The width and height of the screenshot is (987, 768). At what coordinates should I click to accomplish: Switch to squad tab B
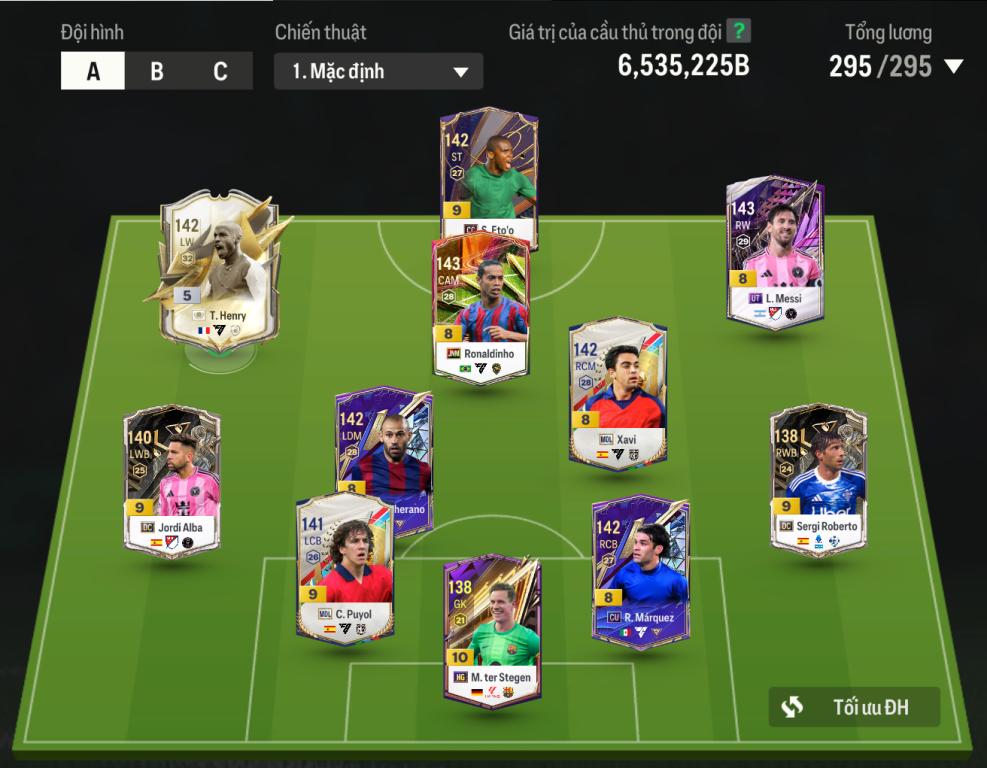(157, 71)
